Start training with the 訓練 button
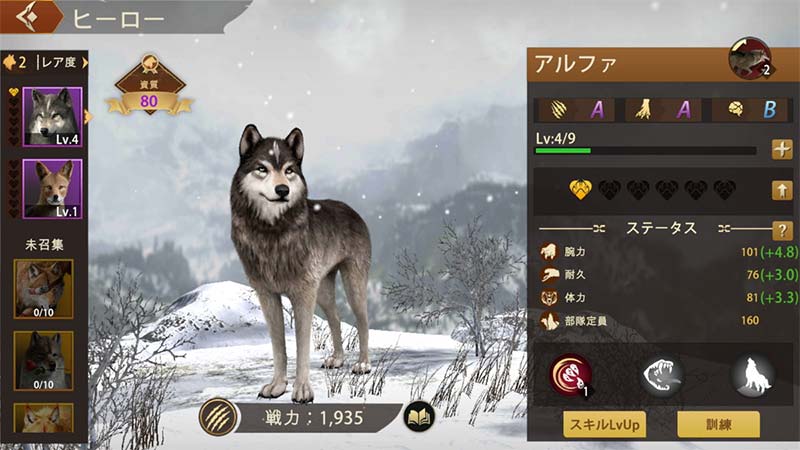 (x=717, y=424)
